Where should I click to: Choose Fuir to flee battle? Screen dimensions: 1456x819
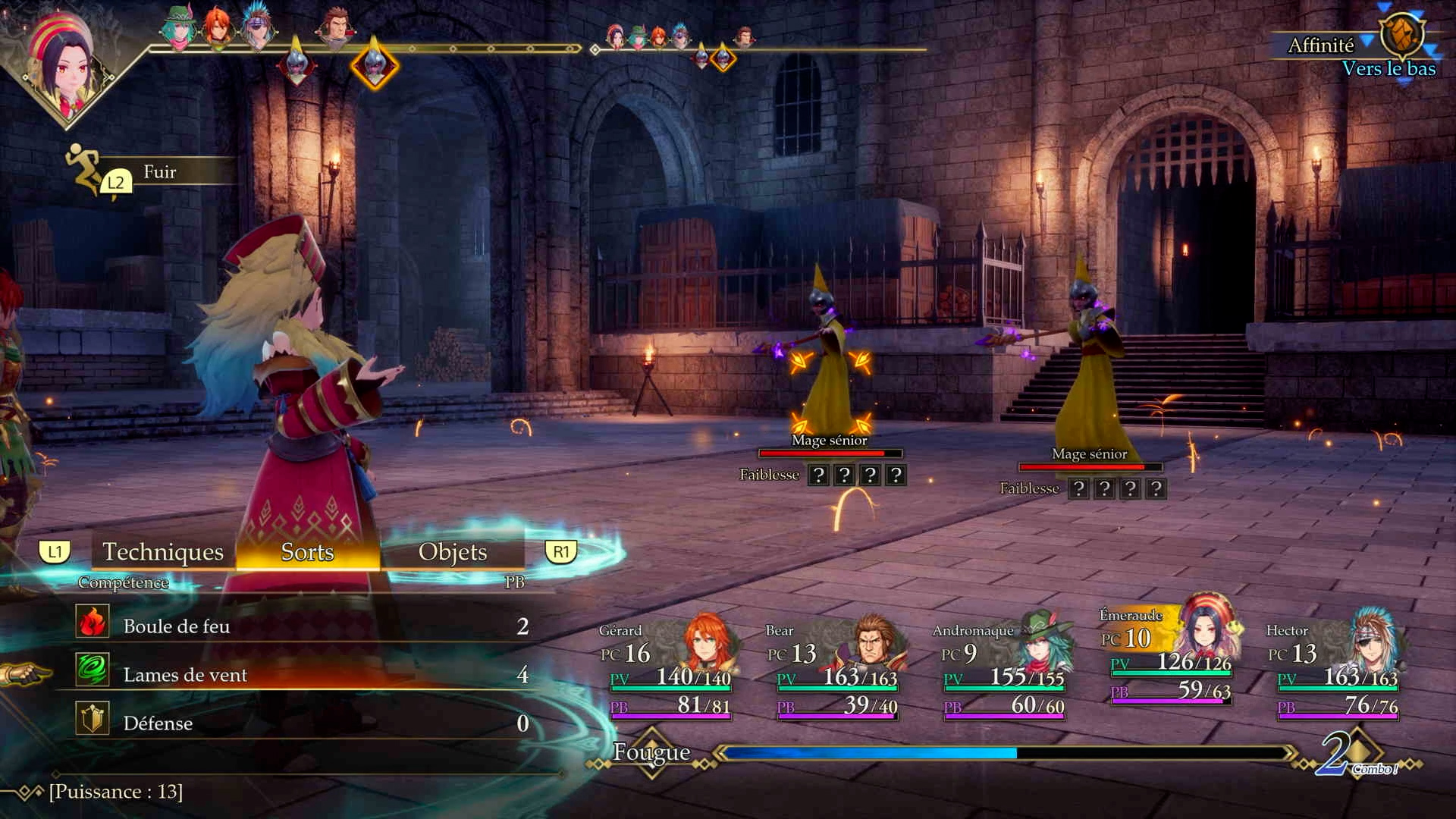159,172
